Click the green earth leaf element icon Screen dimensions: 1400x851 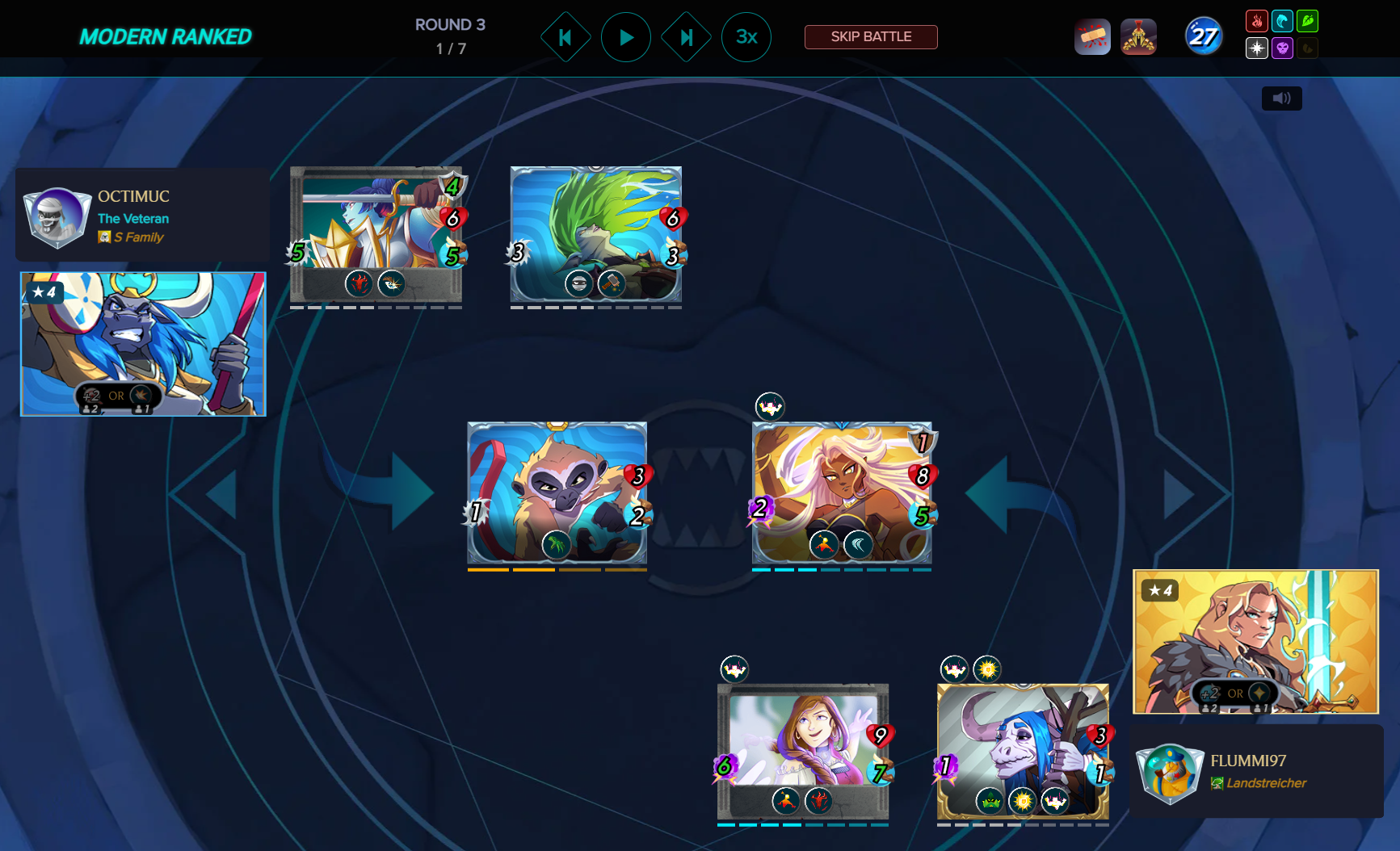[1307, 21]
